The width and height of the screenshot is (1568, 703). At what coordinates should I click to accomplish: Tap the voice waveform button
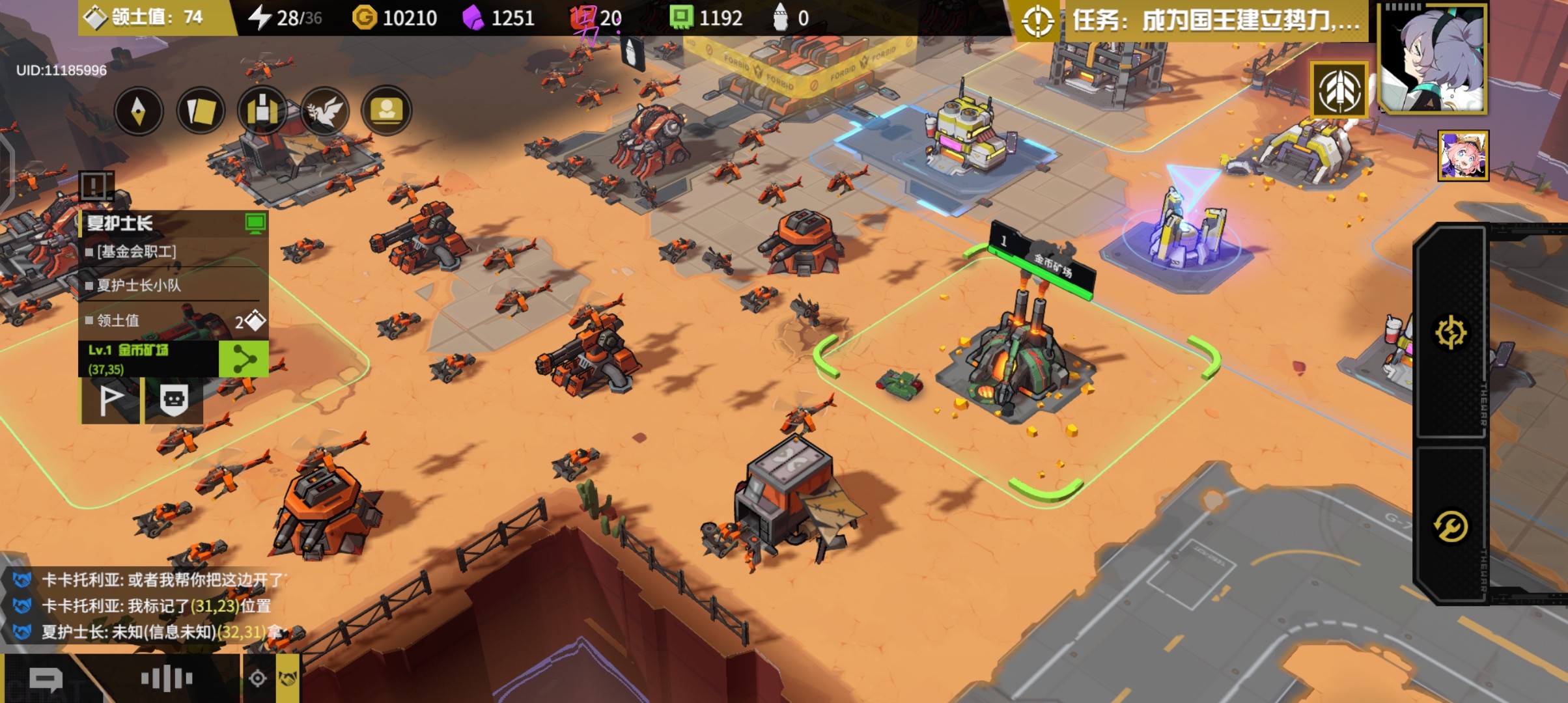coord(167,679)
